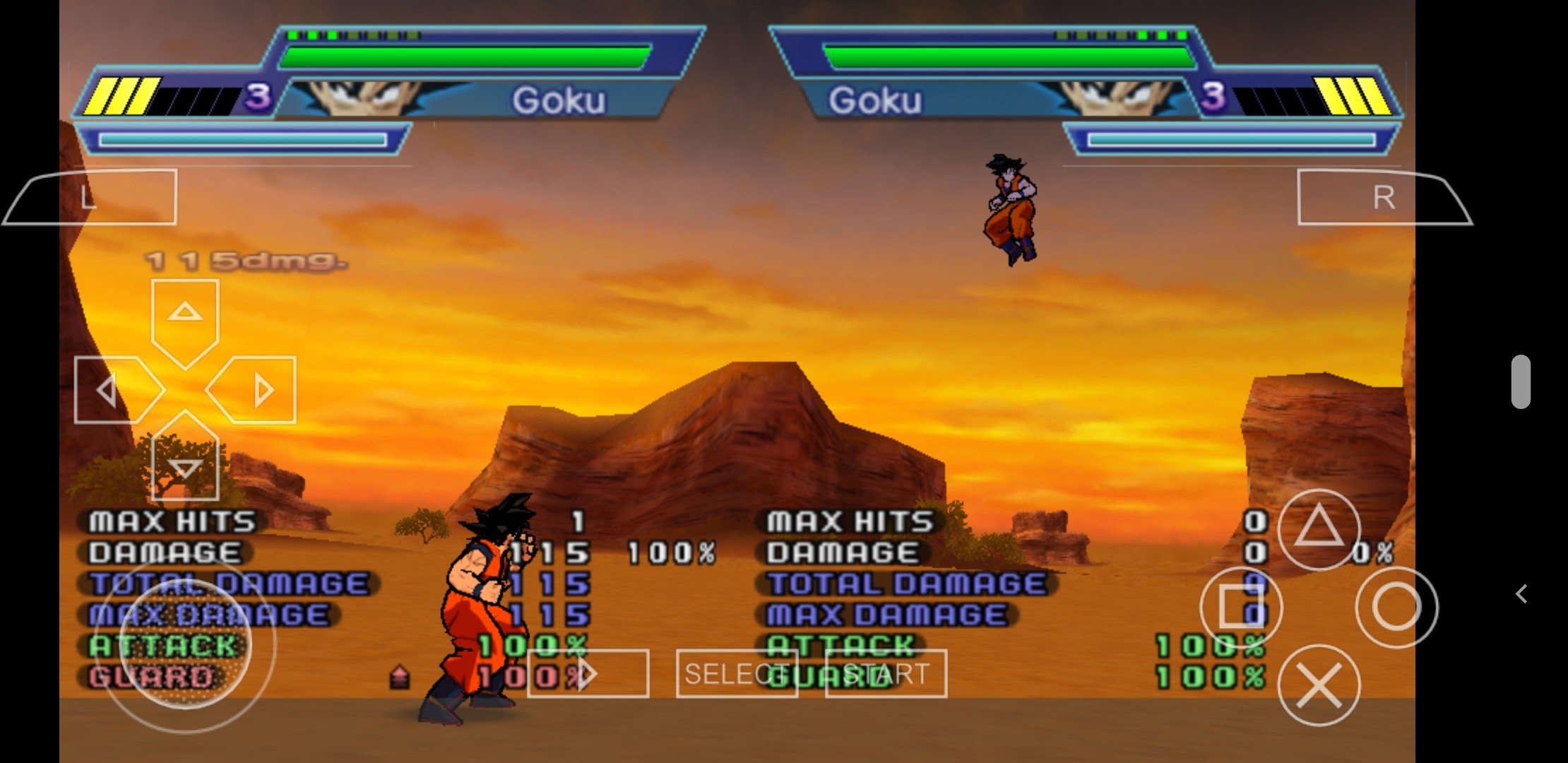The height and width of the screenshot is (763, 1568).
Task: Tap the Android back chevron
Action: point(1522,594)
